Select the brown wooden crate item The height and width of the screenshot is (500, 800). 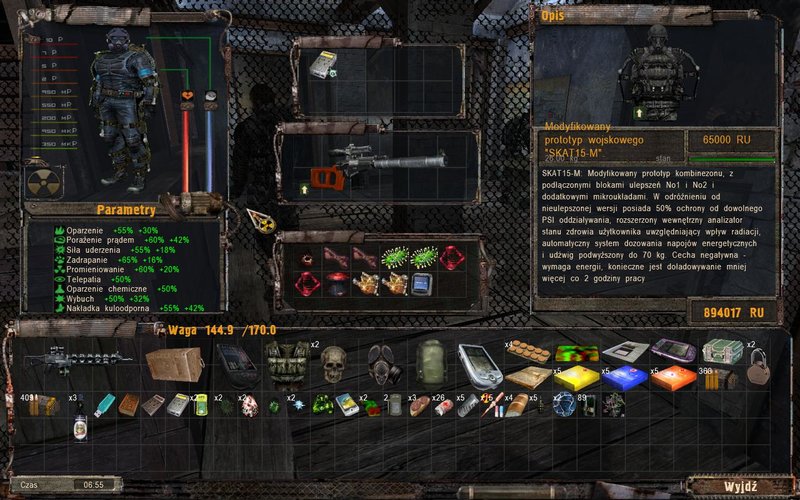click(x=174, y=363)
